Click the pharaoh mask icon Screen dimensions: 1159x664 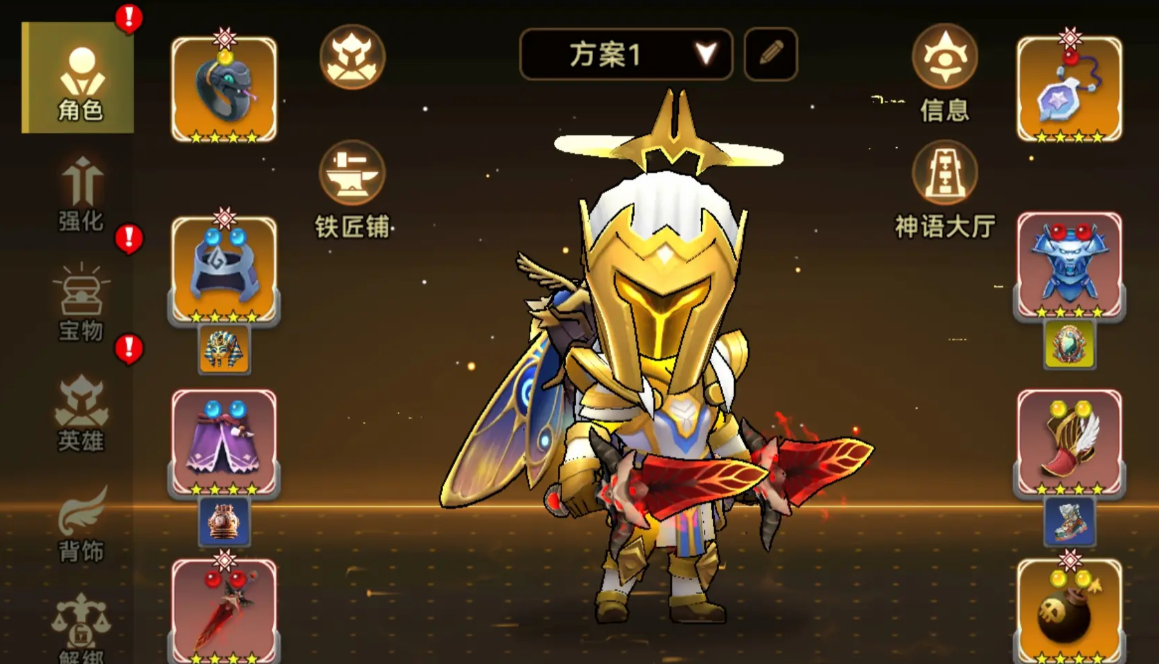point(224,349)
